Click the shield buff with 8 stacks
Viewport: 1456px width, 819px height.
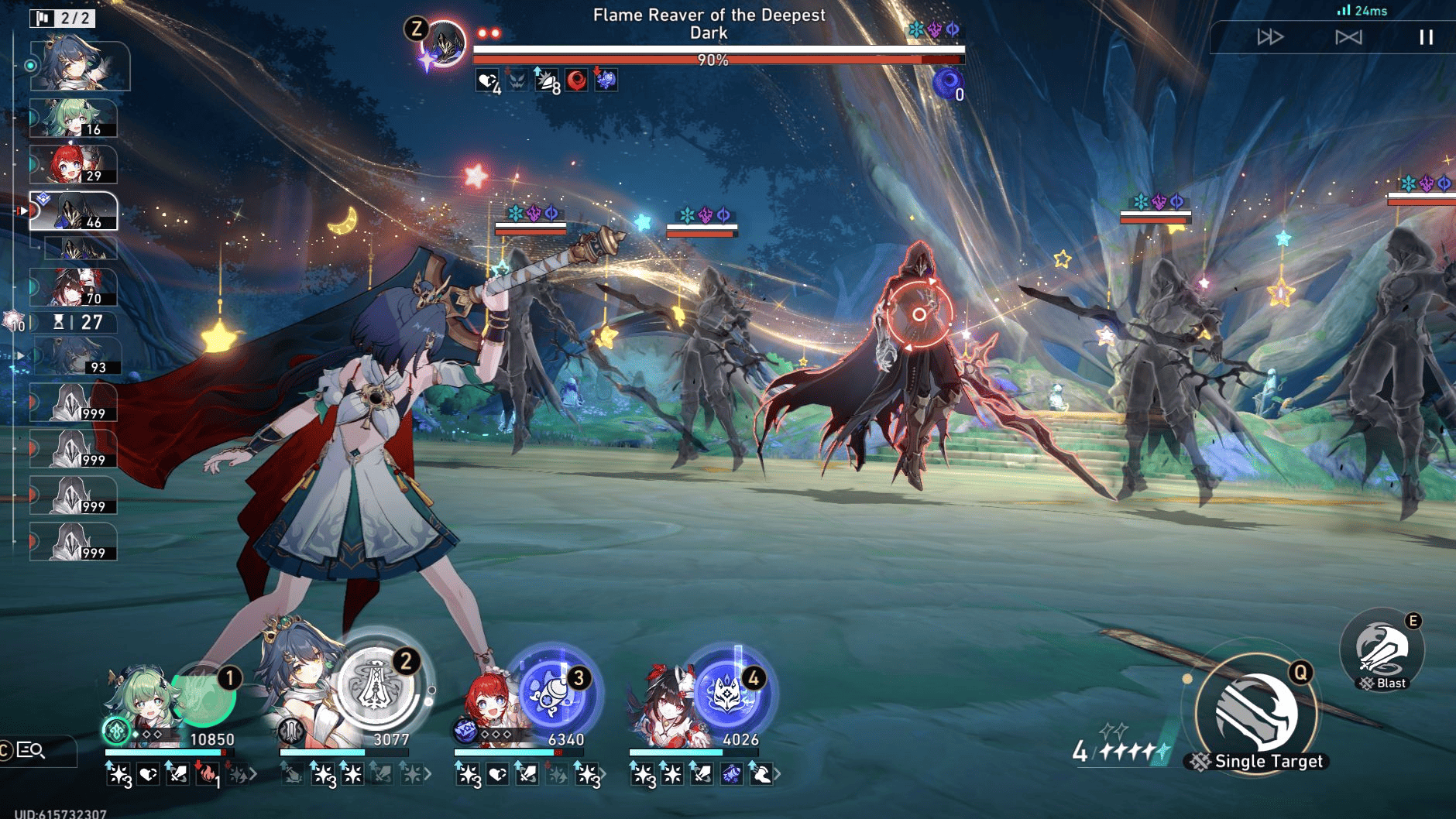547,81
